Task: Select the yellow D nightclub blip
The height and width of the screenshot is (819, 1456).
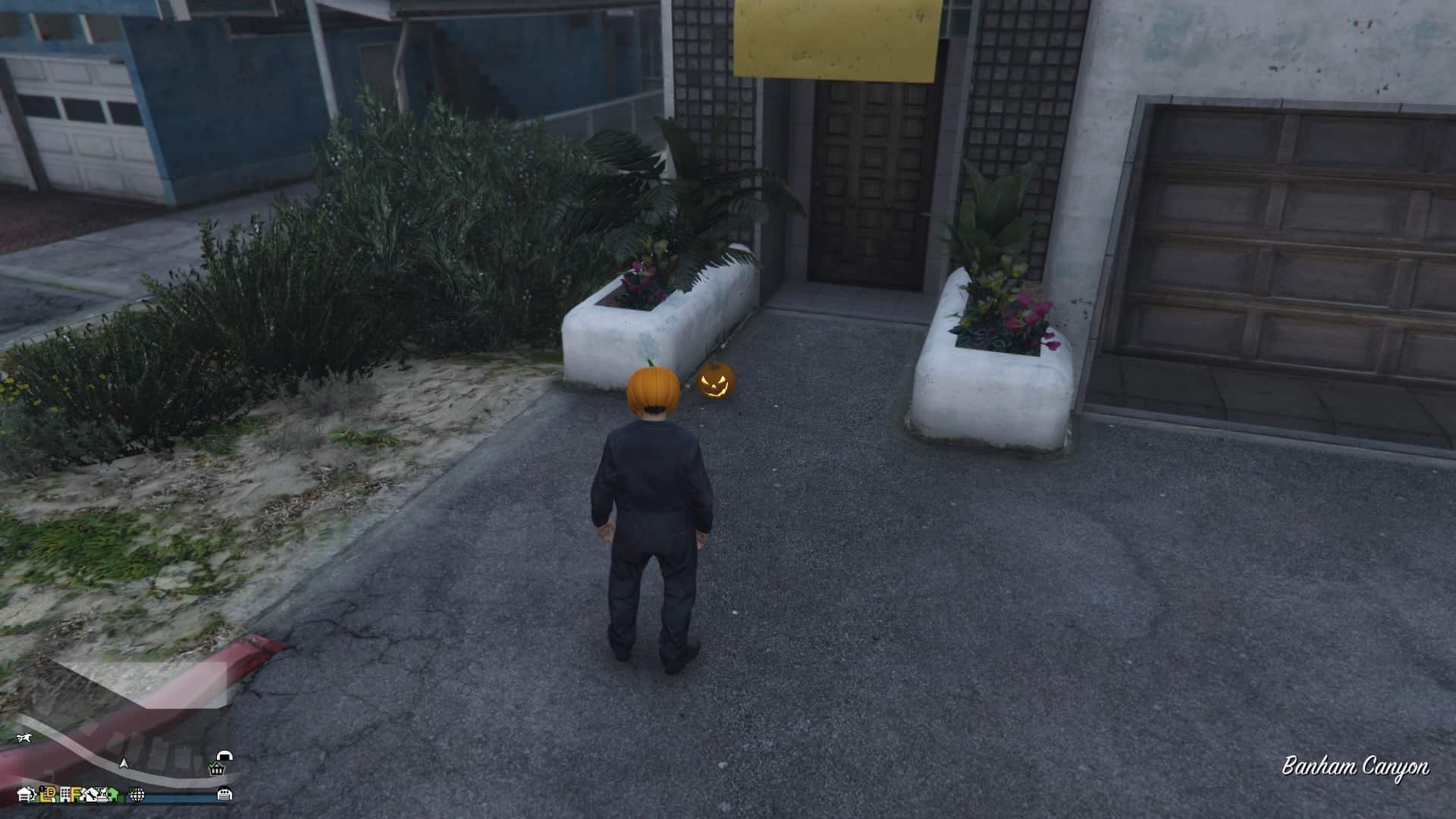Action: click(x=50, y=795)
